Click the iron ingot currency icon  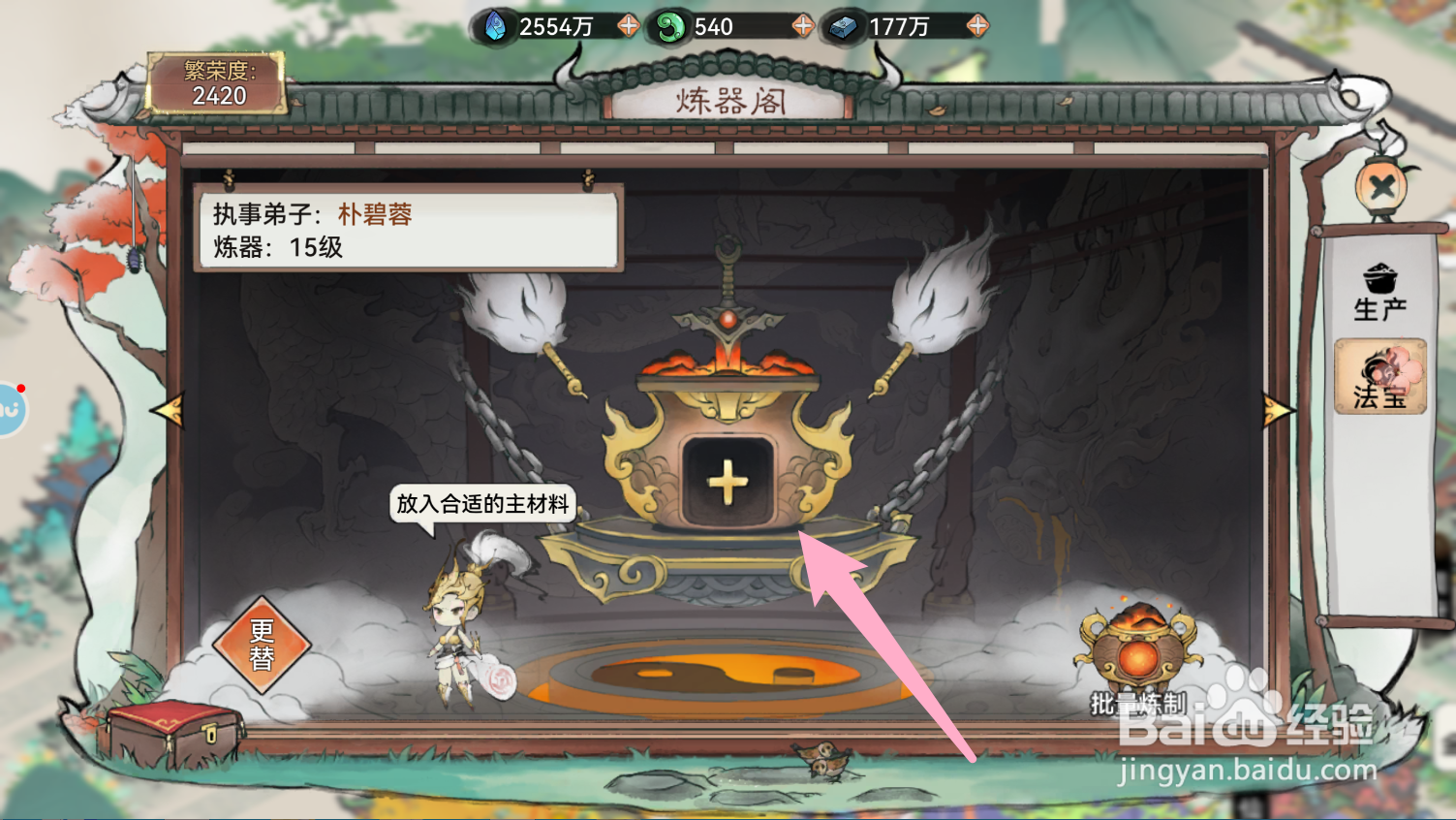tap(843, 26)
